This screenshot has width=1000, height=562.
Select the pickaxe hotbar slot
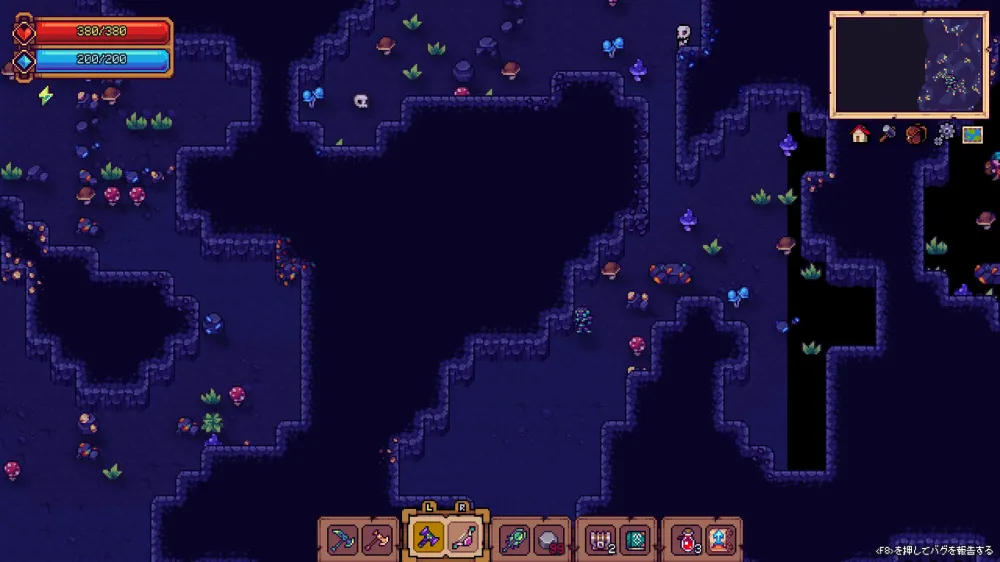[342, 540]
